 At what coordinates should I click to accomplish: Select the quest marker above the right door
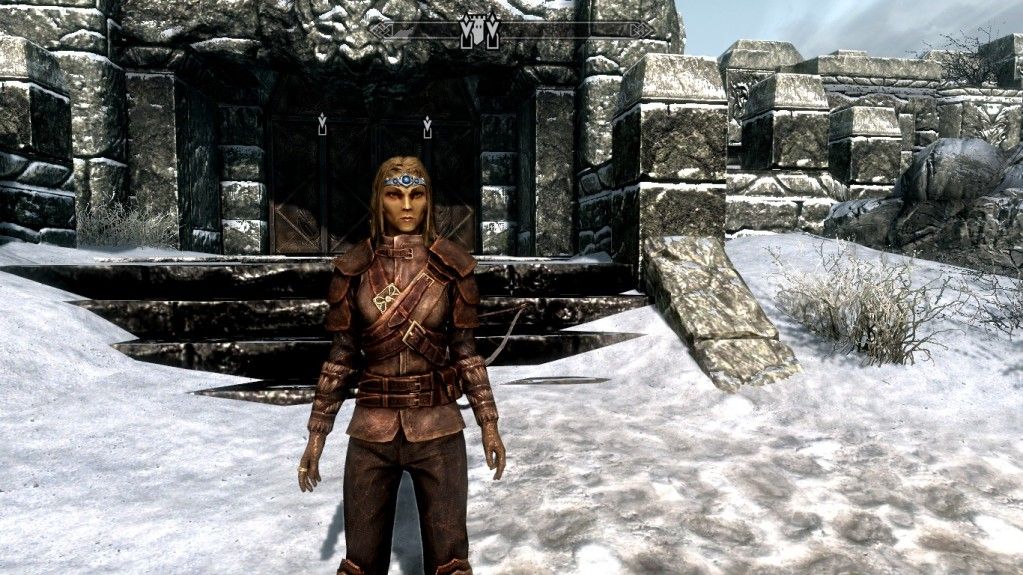(427, 127)
